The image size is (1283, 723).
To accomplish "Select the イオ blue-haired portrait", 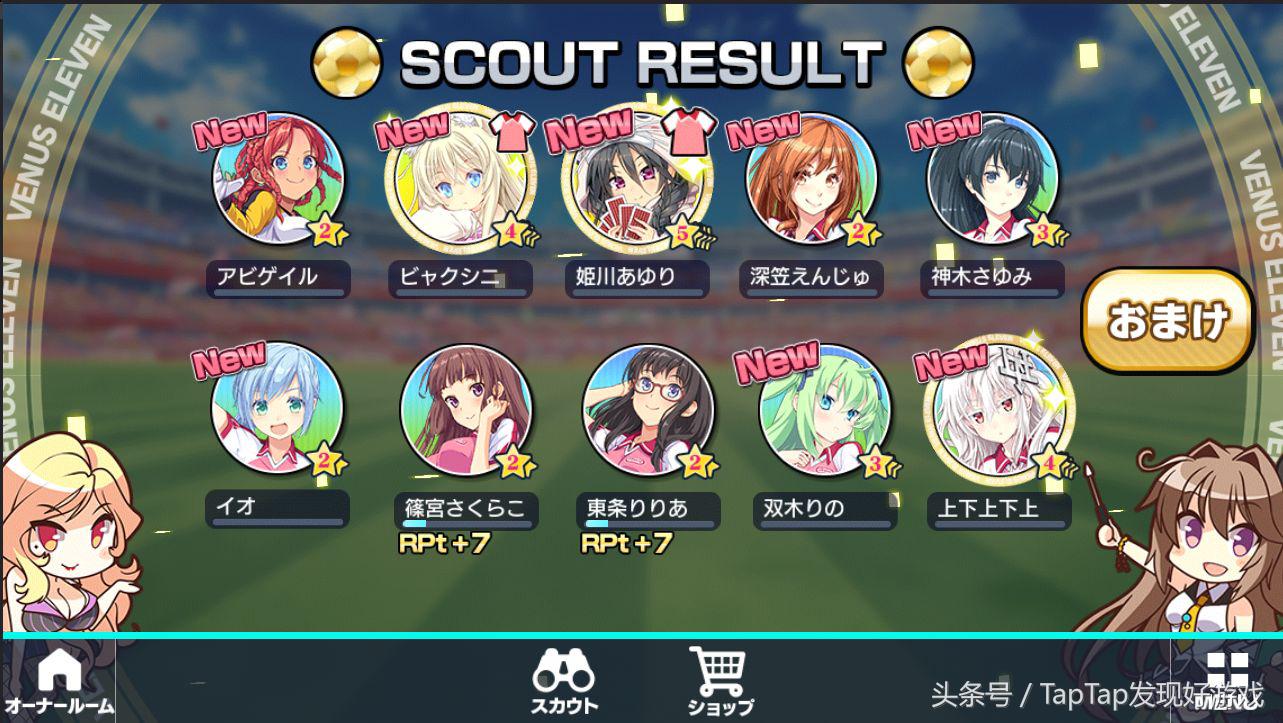I will pos(277,410).
